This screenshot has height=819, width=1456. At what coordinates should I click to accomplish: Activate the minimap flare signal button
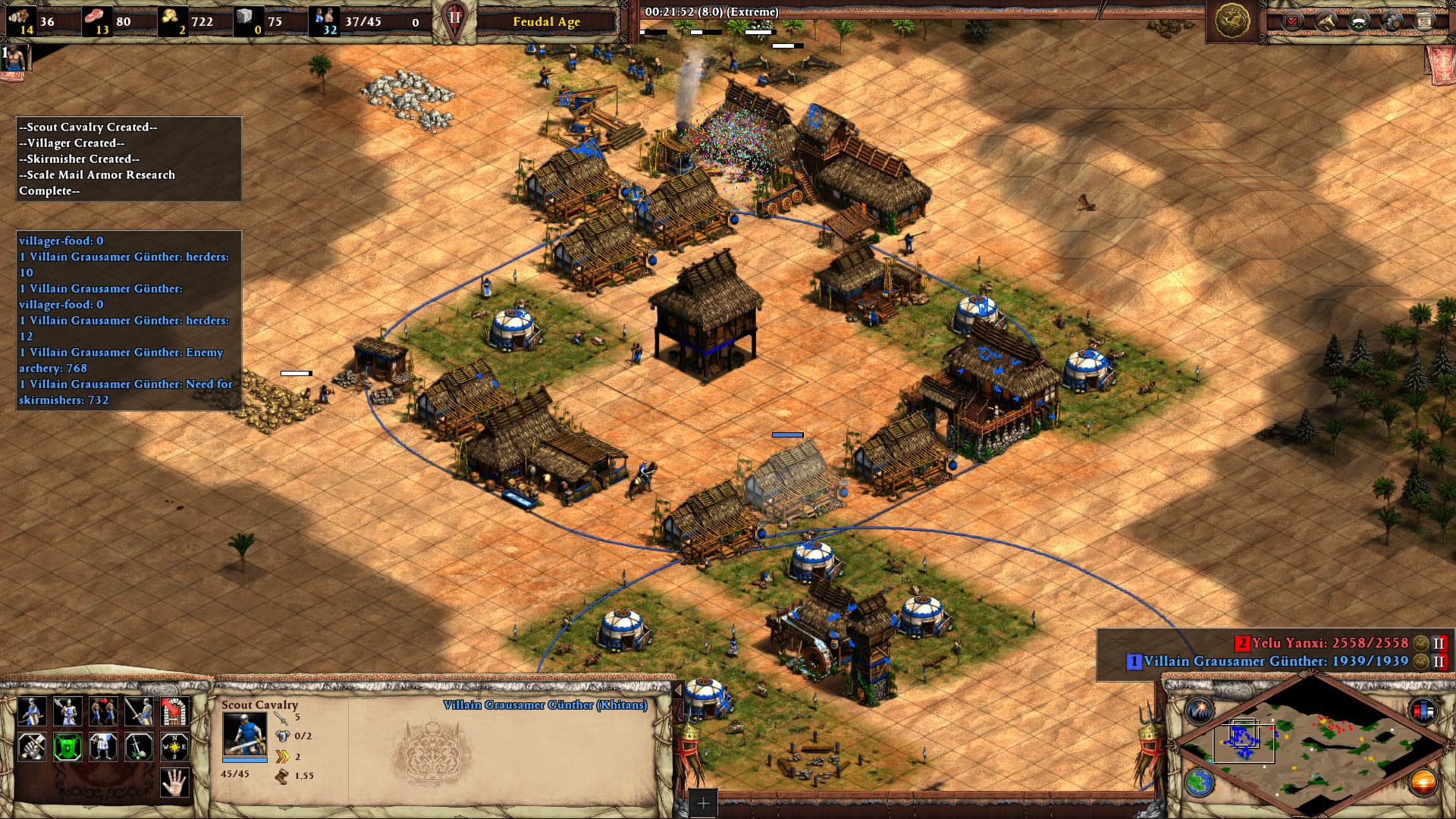click(x=1200, y=711)
